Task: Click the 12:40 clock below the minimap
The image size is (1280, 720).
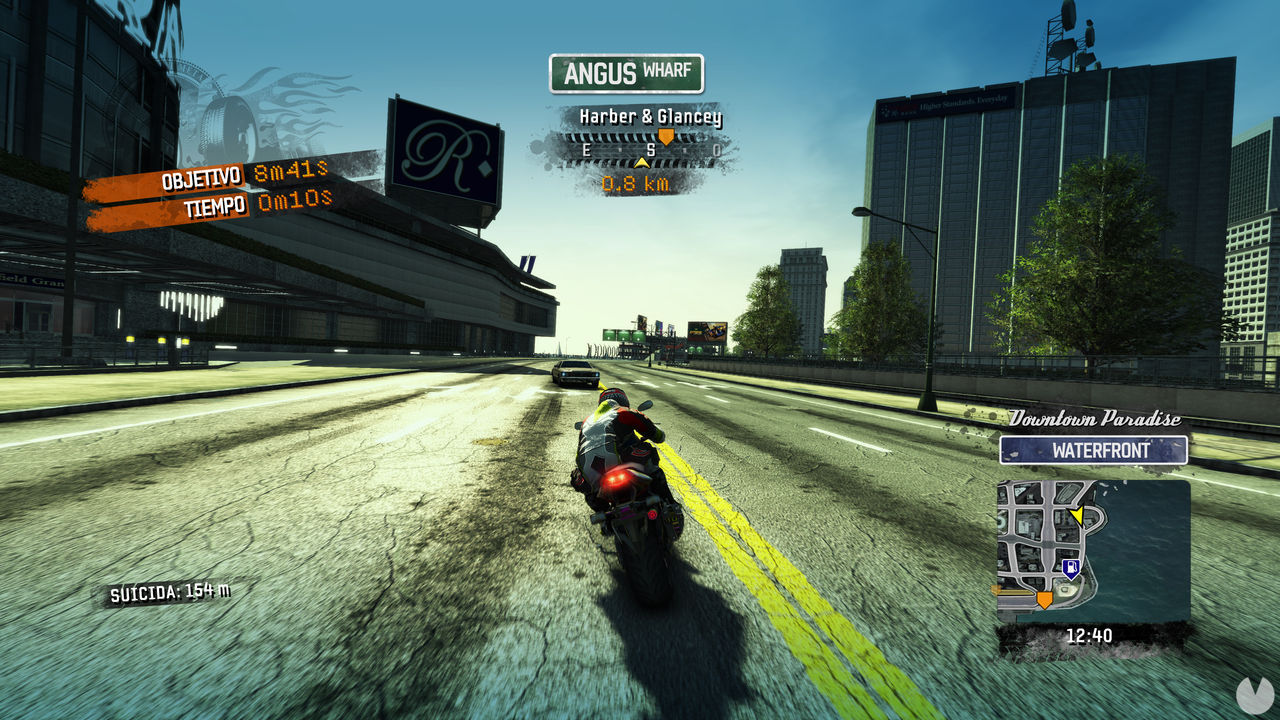Action: tap(1091, 633)
